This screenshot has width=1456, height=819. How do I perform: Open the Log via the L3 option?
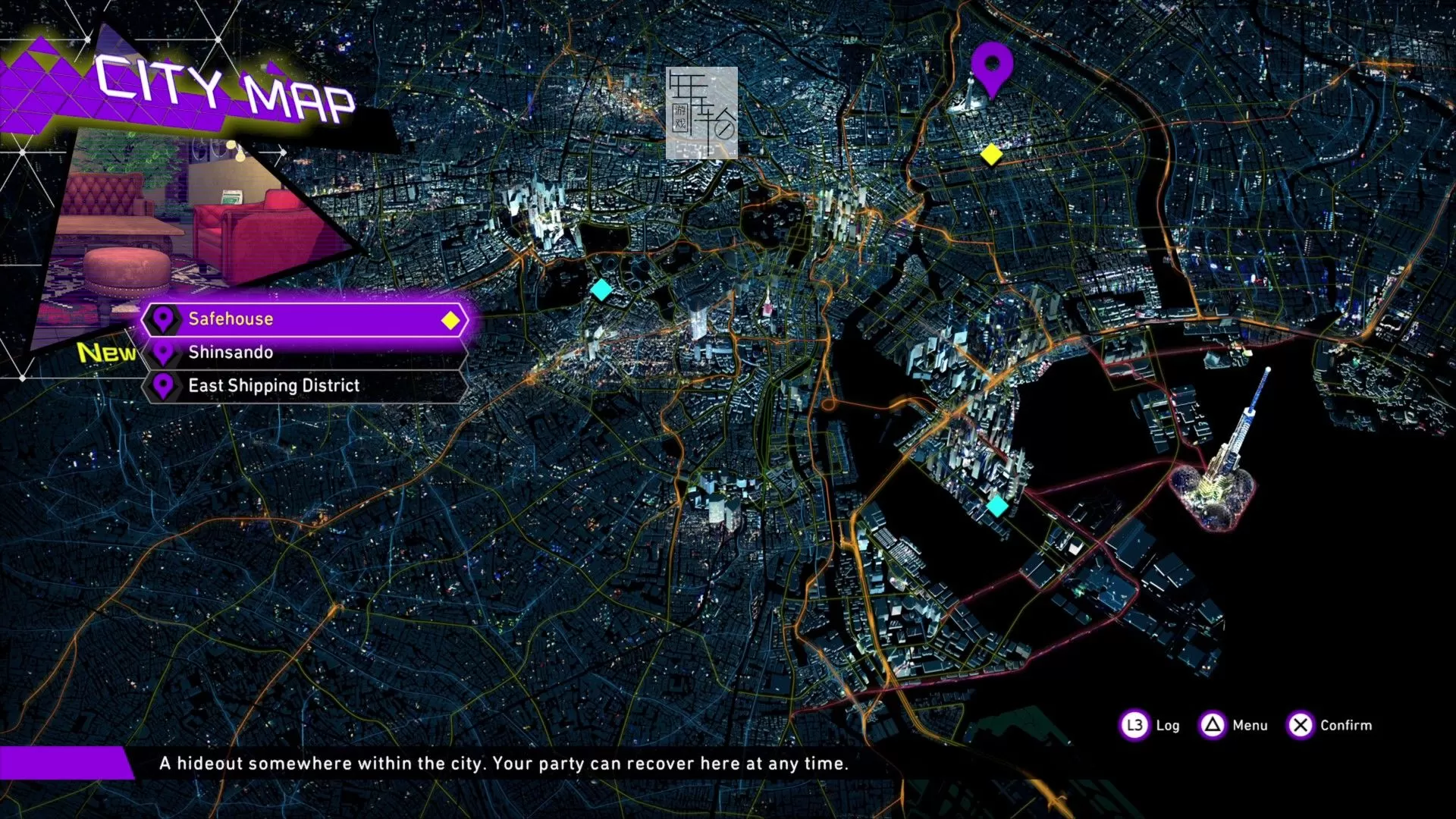tap(1133, 726)
